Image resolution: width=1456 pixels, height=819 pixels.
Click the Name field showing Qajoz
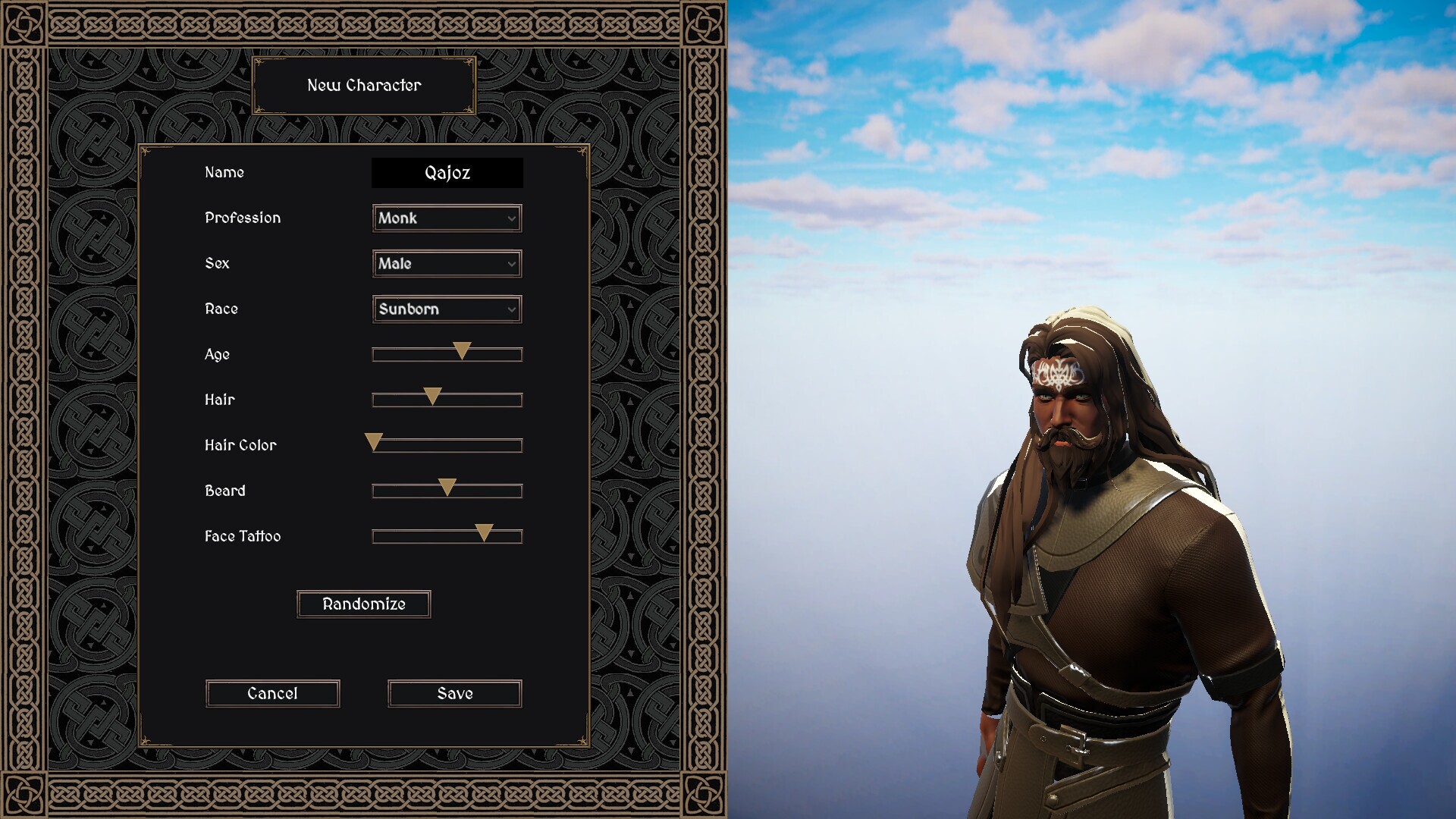[x=447, y=173]
